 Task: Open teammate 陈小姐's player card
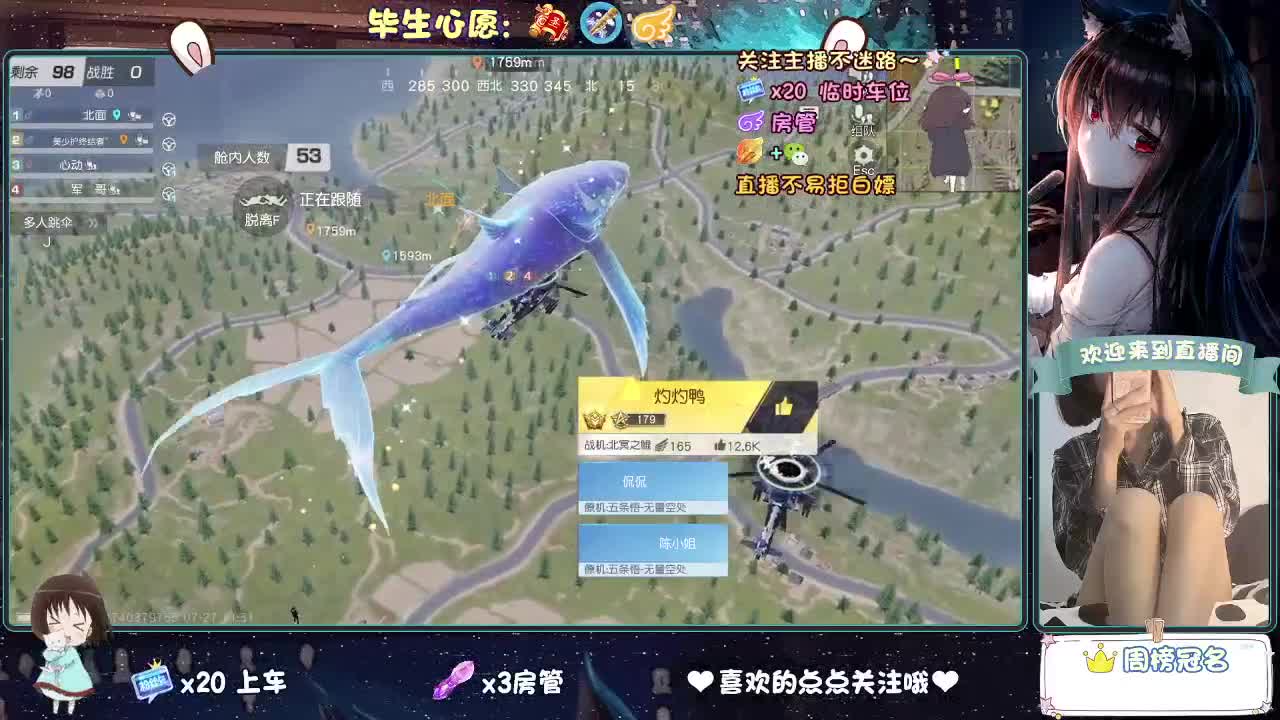pyautogui.click(x=654, y=544)
